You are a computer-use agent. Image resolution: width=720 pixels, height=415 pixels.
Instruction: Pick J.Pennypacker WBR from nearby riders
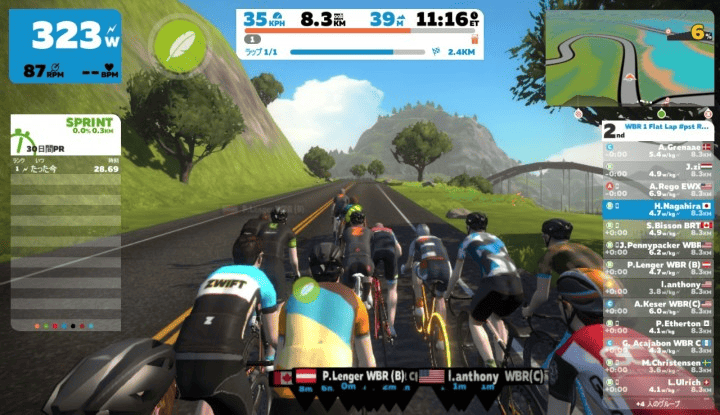coord(660,247)
